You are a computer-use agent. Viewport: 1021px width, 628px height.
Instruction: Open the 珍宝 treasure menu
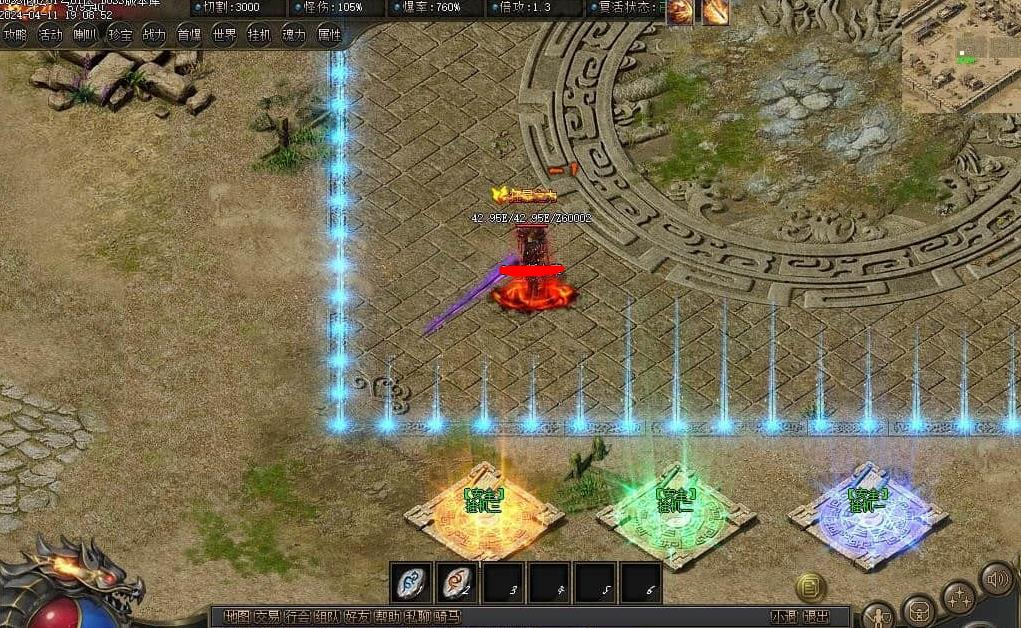point(120,35)
